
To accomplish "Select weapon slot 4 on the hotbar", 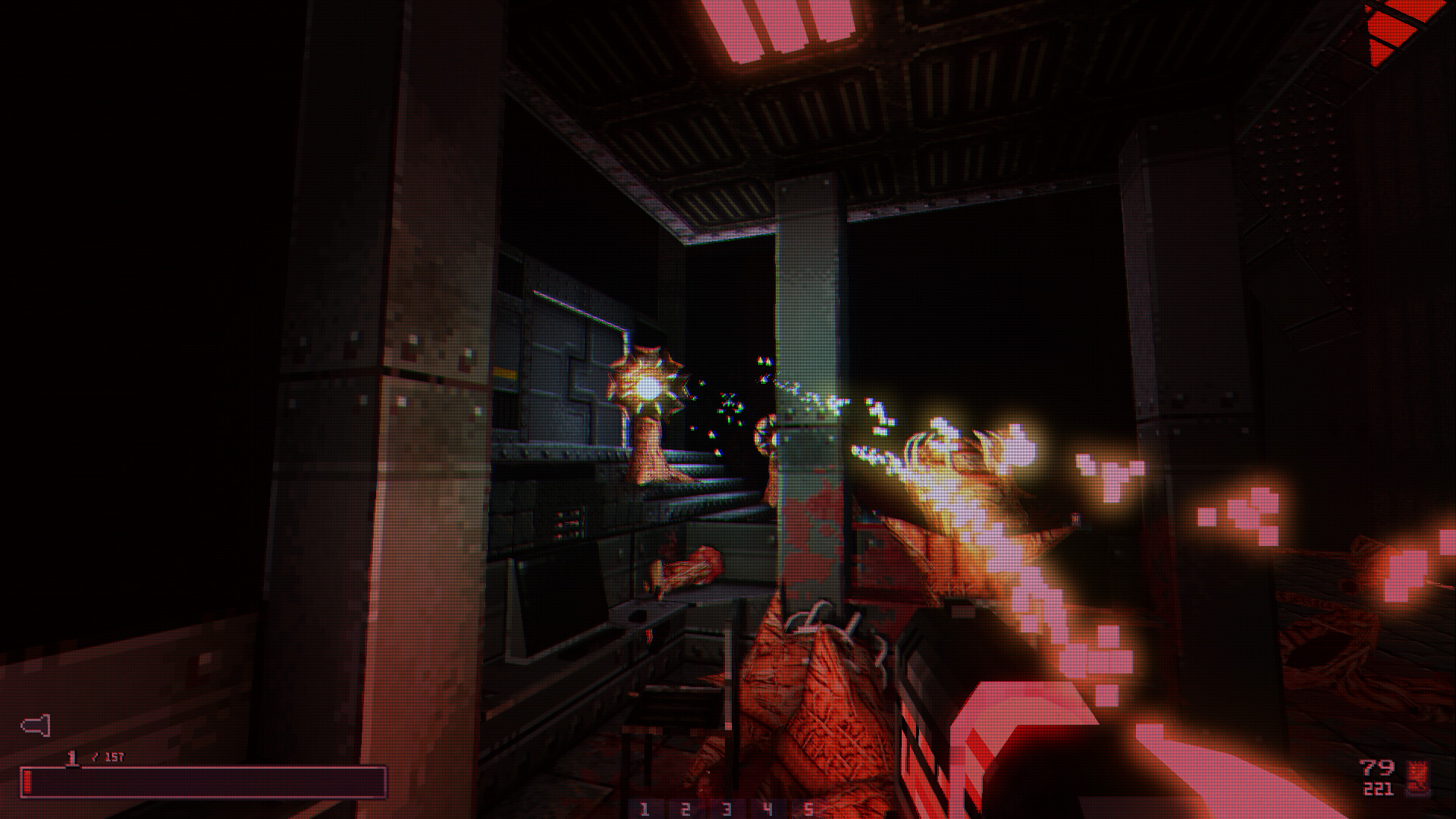I will pyautogui.click(x=767, y=808).
